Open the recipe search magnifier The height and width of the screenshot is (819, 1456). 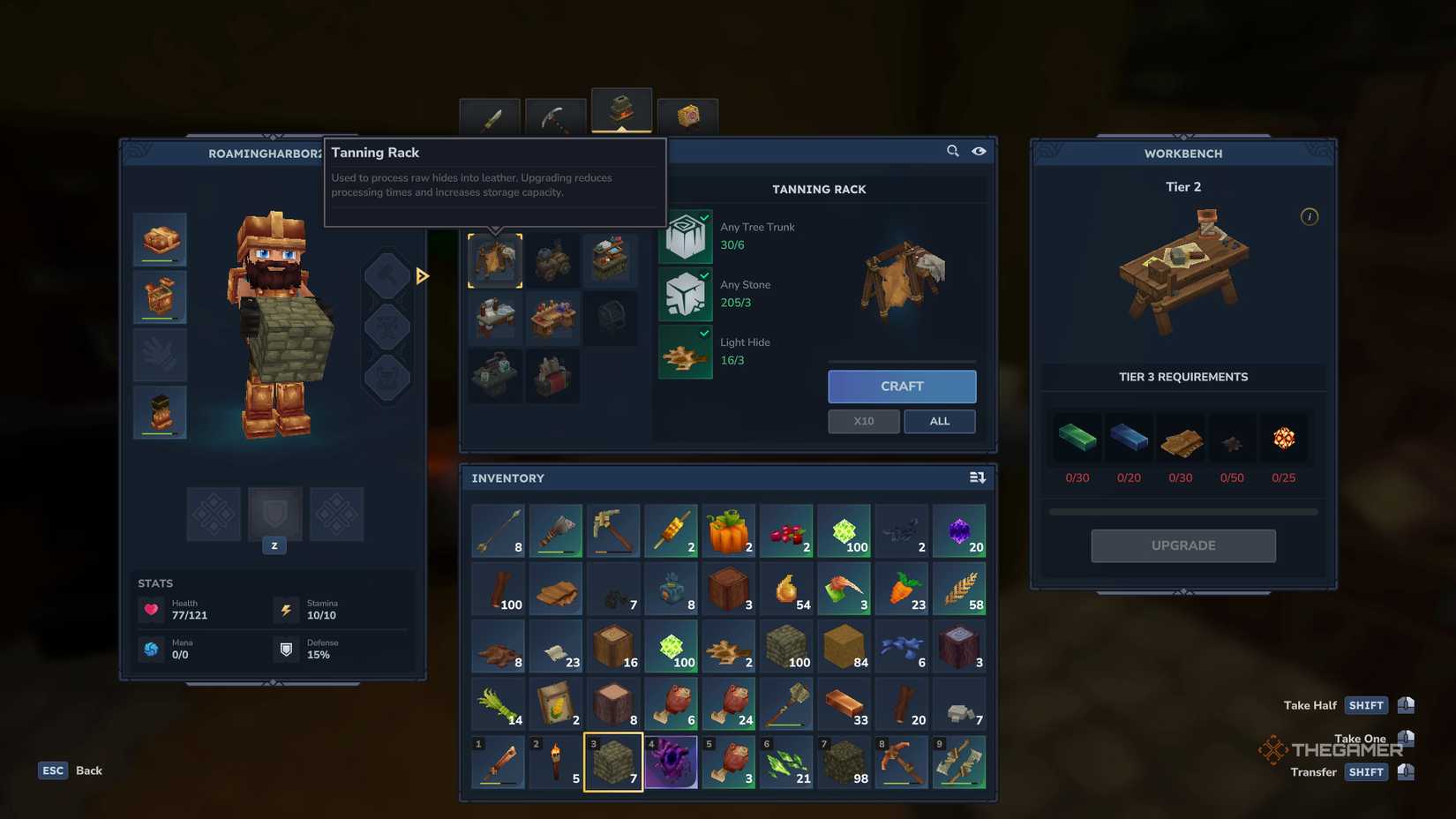click(x=952, y=151)
